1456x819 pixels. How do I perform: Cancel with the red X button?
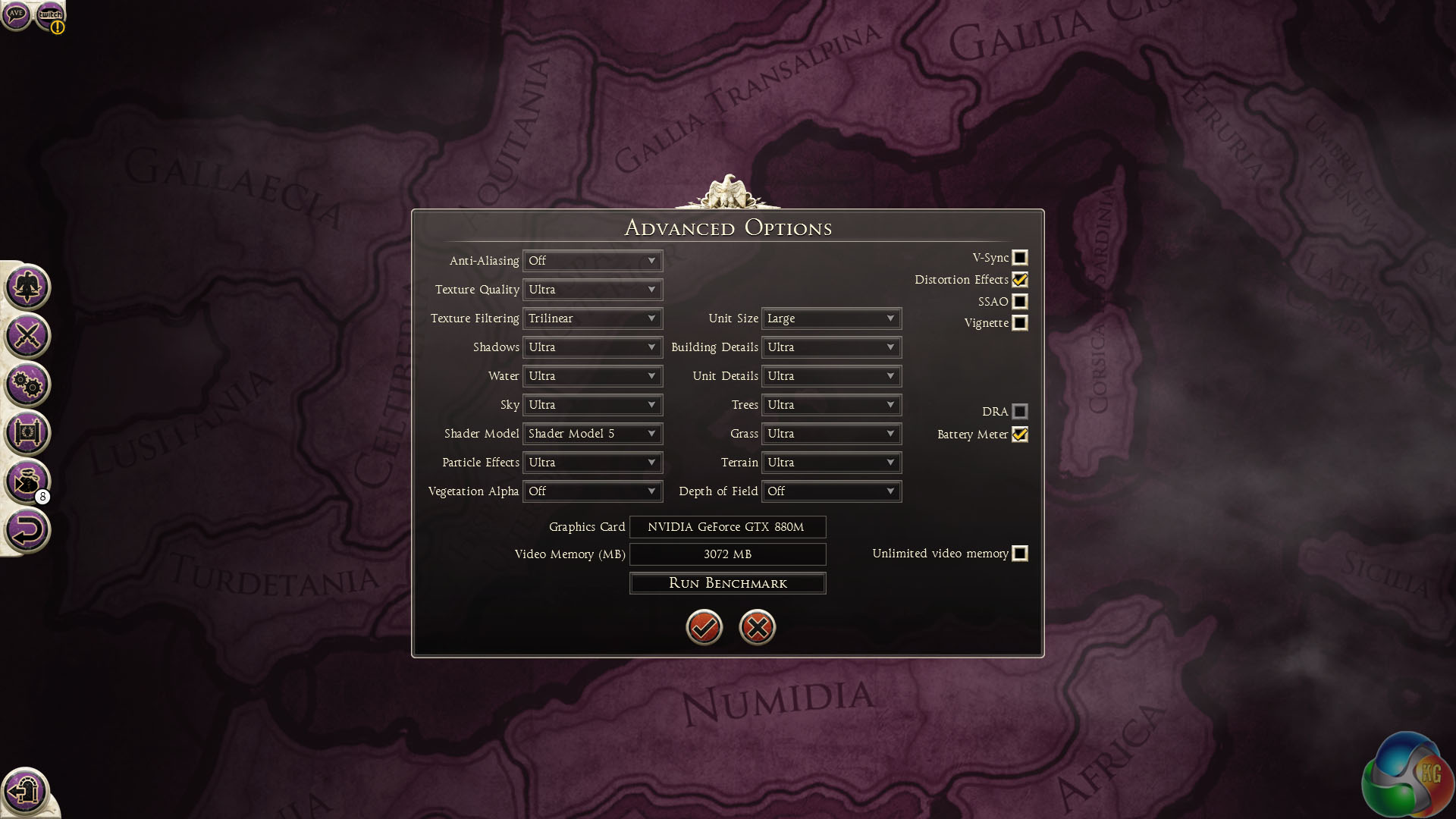click(757, 627)
